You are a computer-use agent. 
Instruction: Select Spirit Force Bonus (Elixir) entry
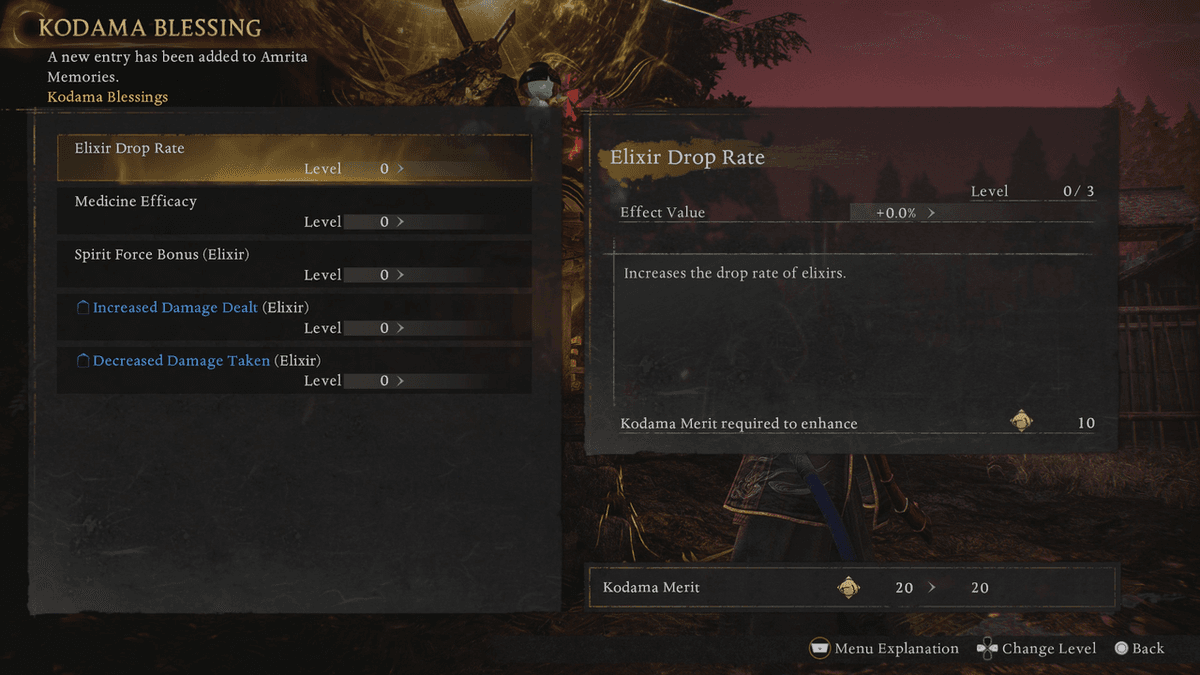[294, 264]
